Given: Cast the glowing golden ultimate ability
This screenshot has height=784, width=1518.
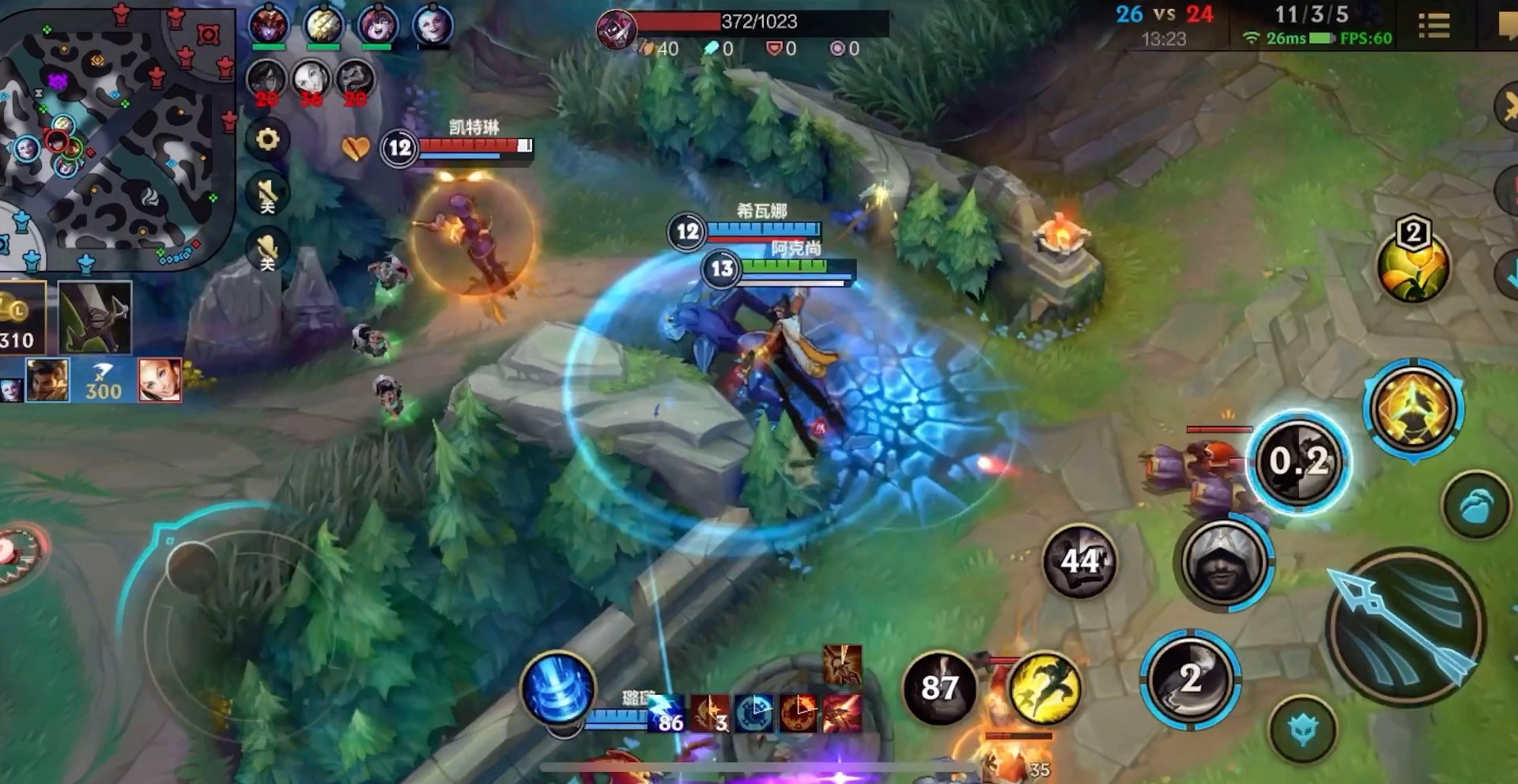Looking at the screenshot, I should pyautogui.click(x=1414, y=409).
